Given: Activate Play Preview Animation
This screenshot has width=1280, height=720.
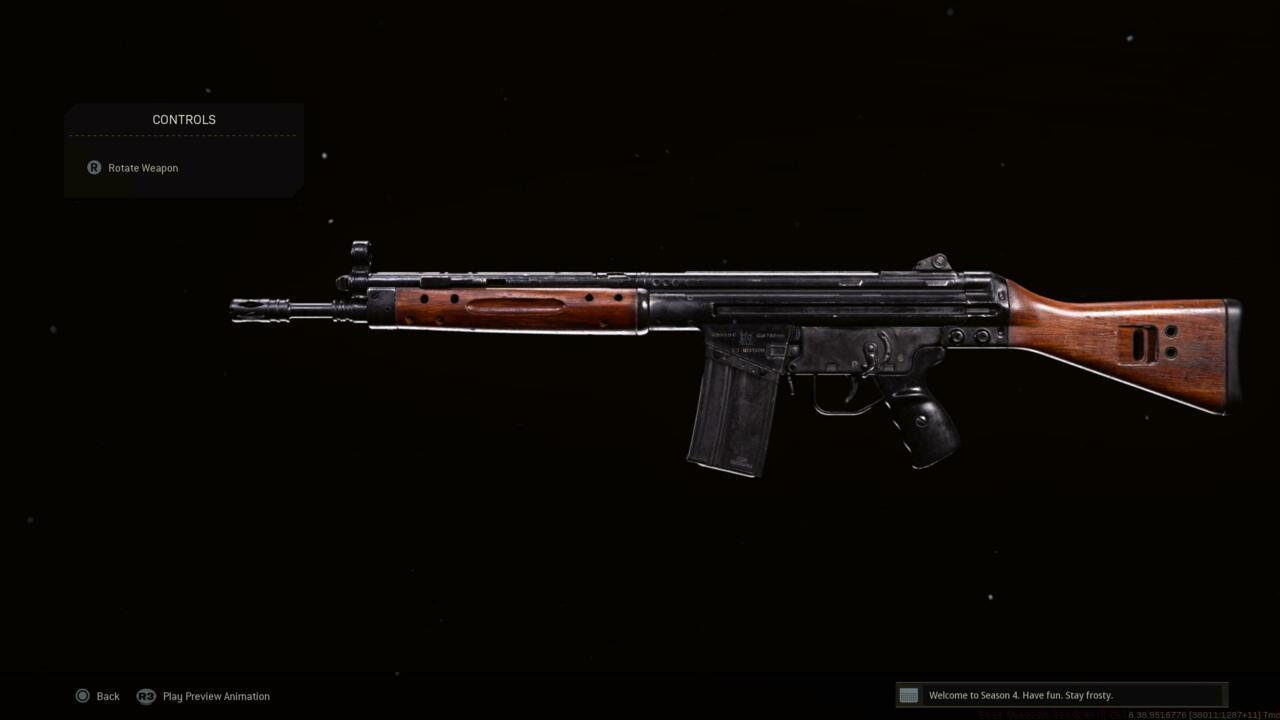Looking at the screenshot, I should point(215,696).
